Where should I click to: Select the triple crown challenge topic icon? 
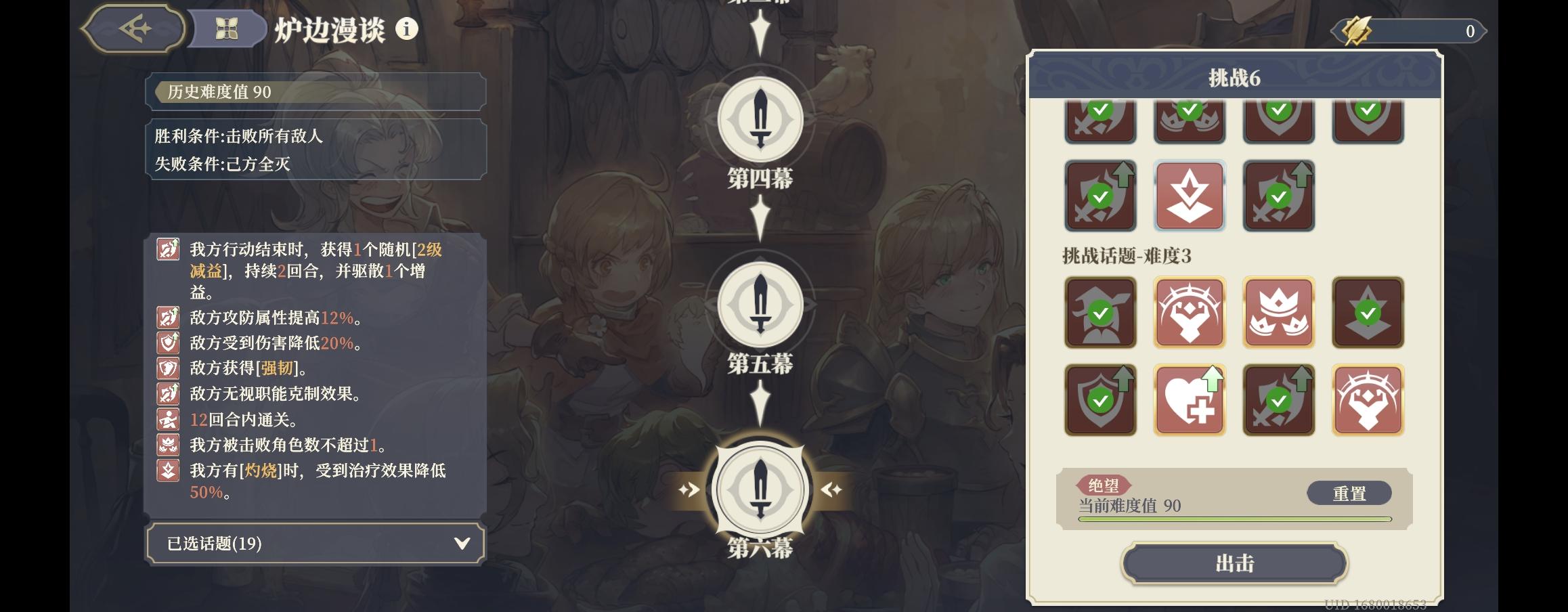[x=1278, y=313]
